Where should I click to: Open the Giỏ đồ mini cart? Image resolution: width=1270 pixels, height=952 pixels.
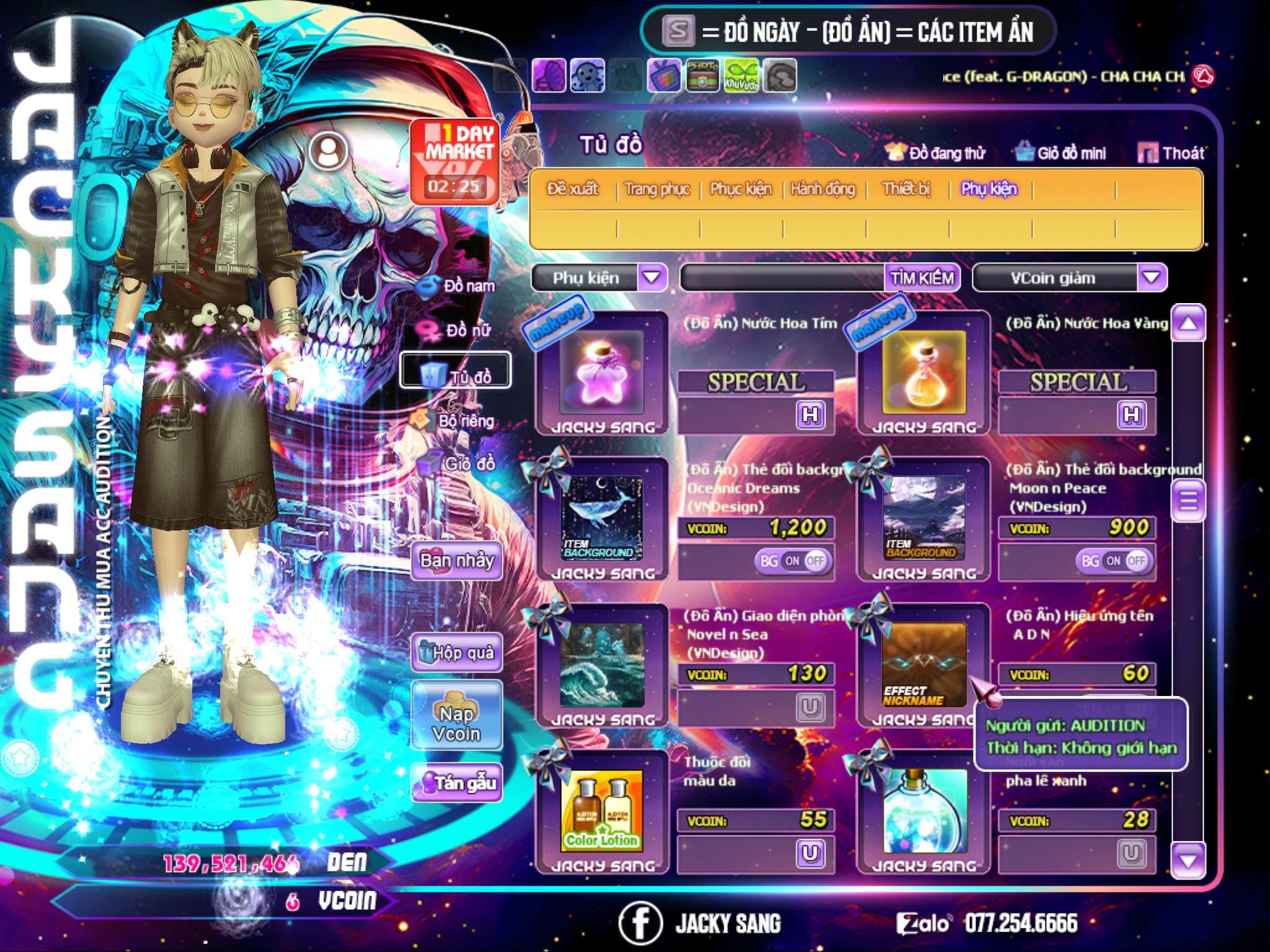pos(1060,152)
